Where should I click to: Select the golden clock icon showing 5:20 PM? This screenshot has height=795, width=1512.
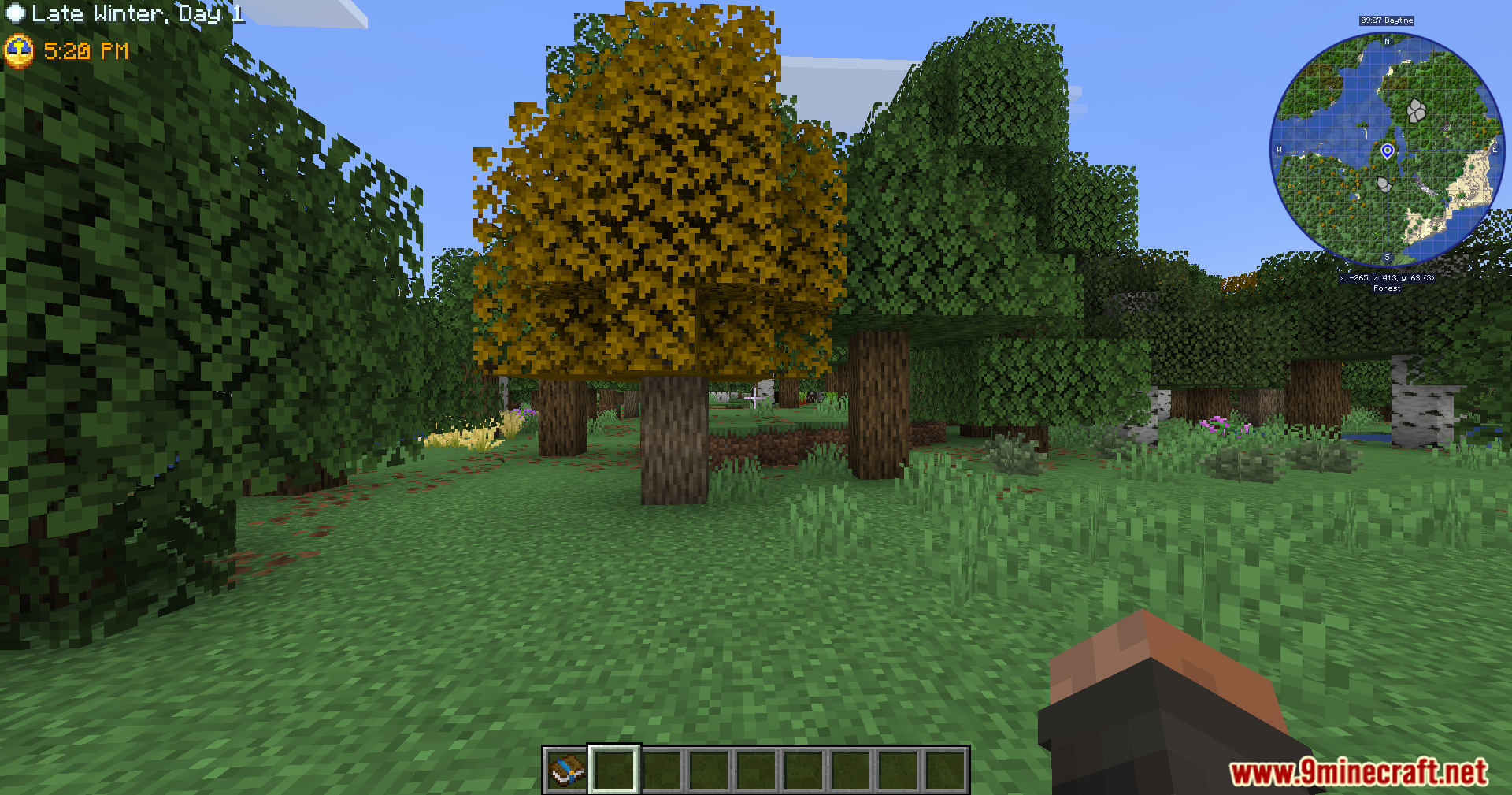[x=19, y=52]
